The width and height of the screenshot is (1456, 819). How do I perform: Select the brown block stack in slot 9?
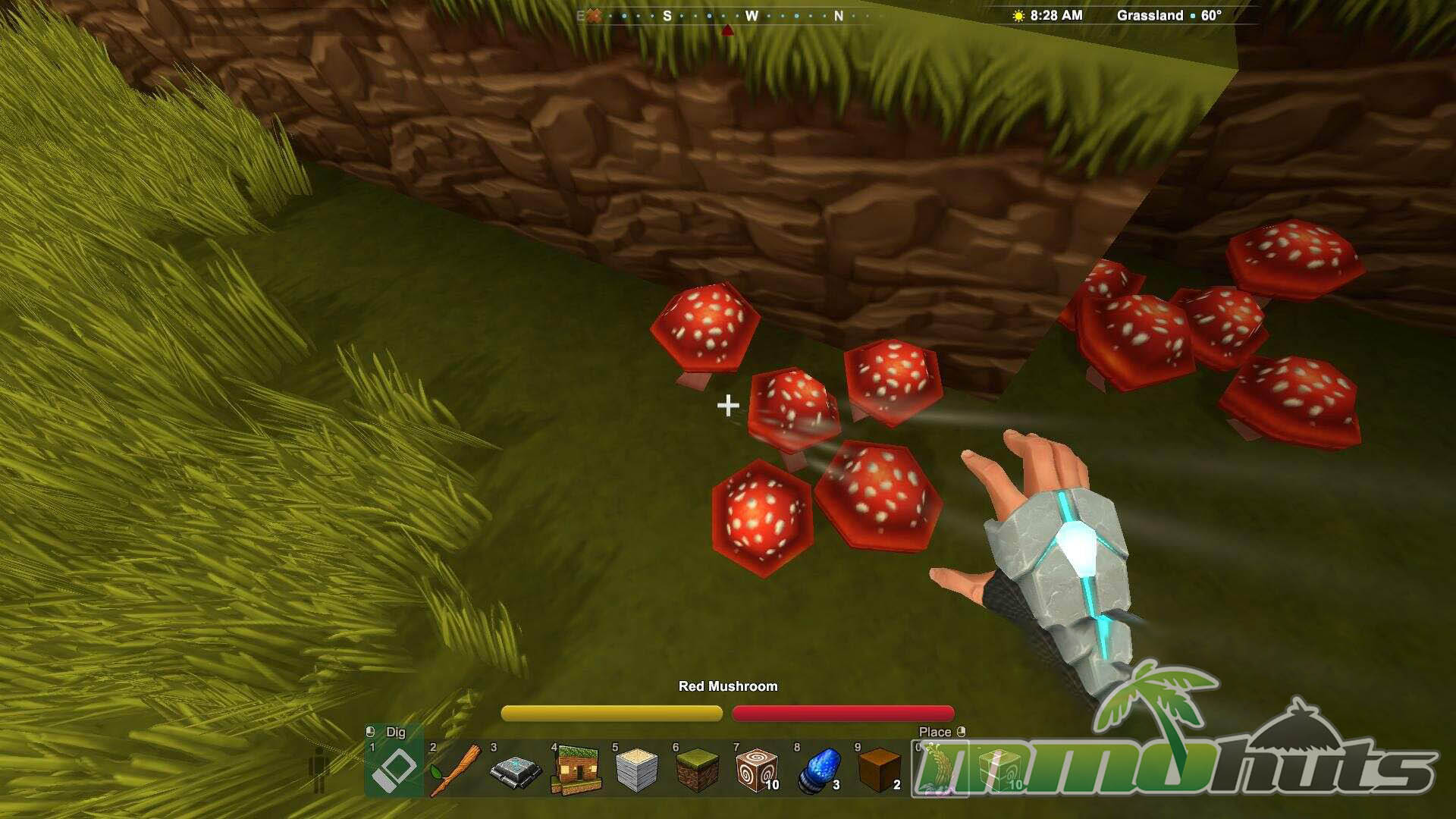pyautogui.click(x=880, y=769)
